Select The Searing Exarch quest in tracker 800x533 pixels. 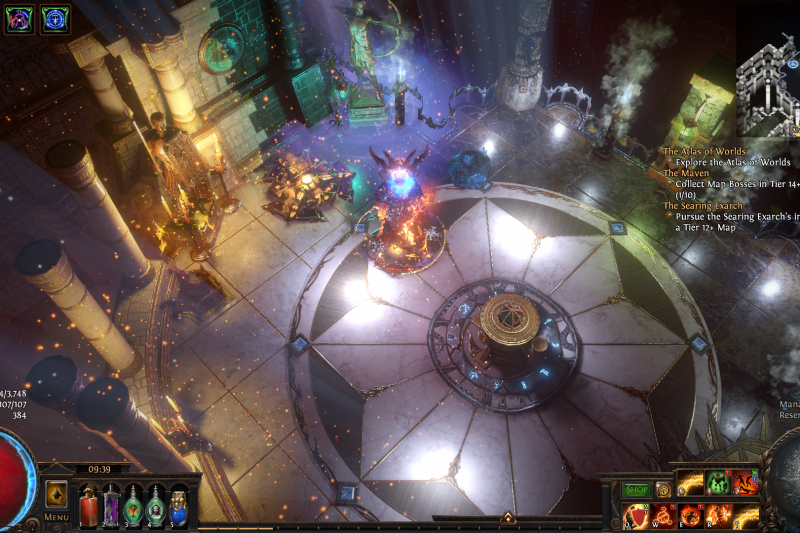[x=703, y=206]
